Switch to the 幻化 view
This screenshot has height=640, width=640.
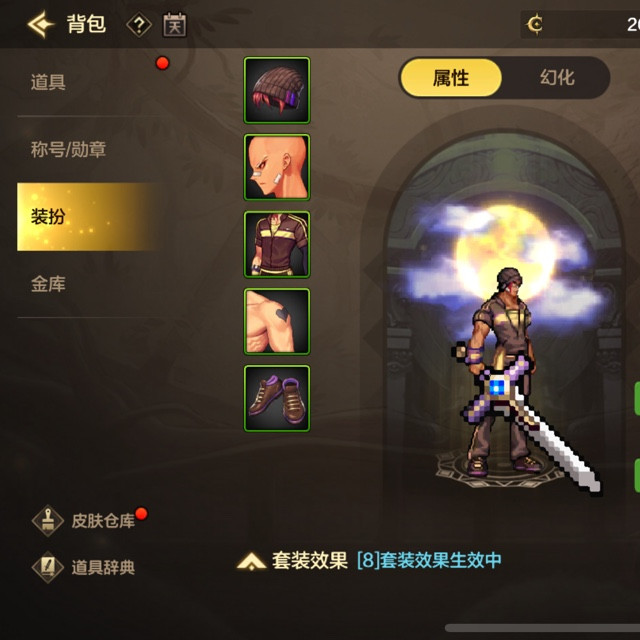[557, 78]
